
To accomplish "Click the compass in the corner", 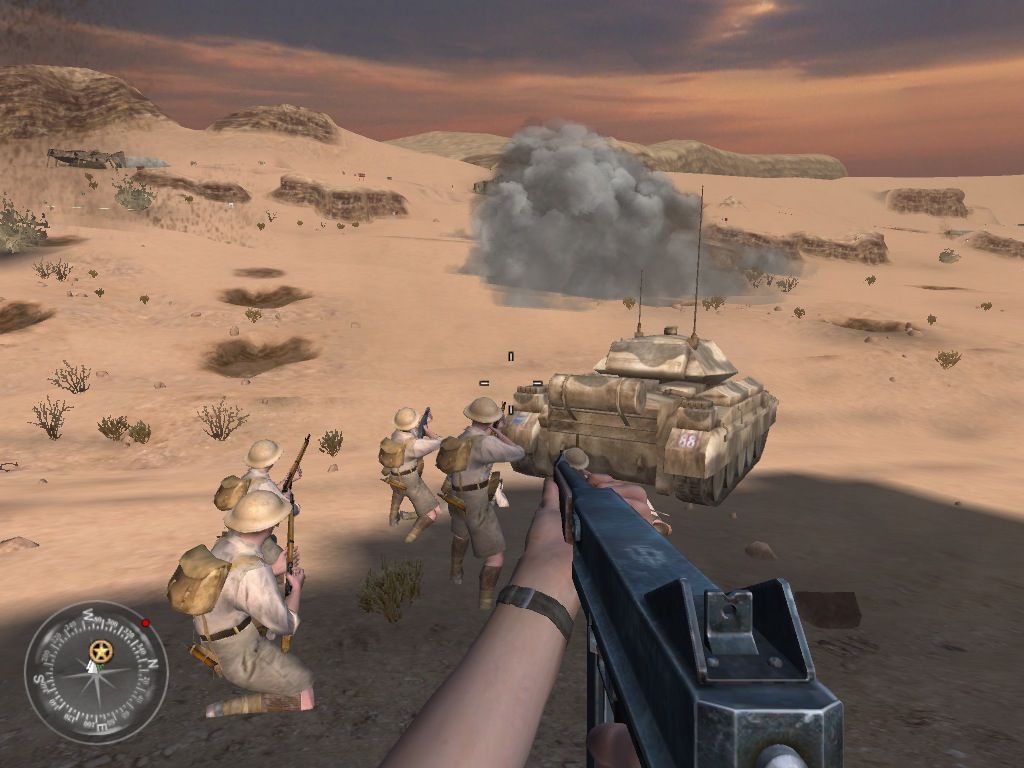I will tap(96, 672).
